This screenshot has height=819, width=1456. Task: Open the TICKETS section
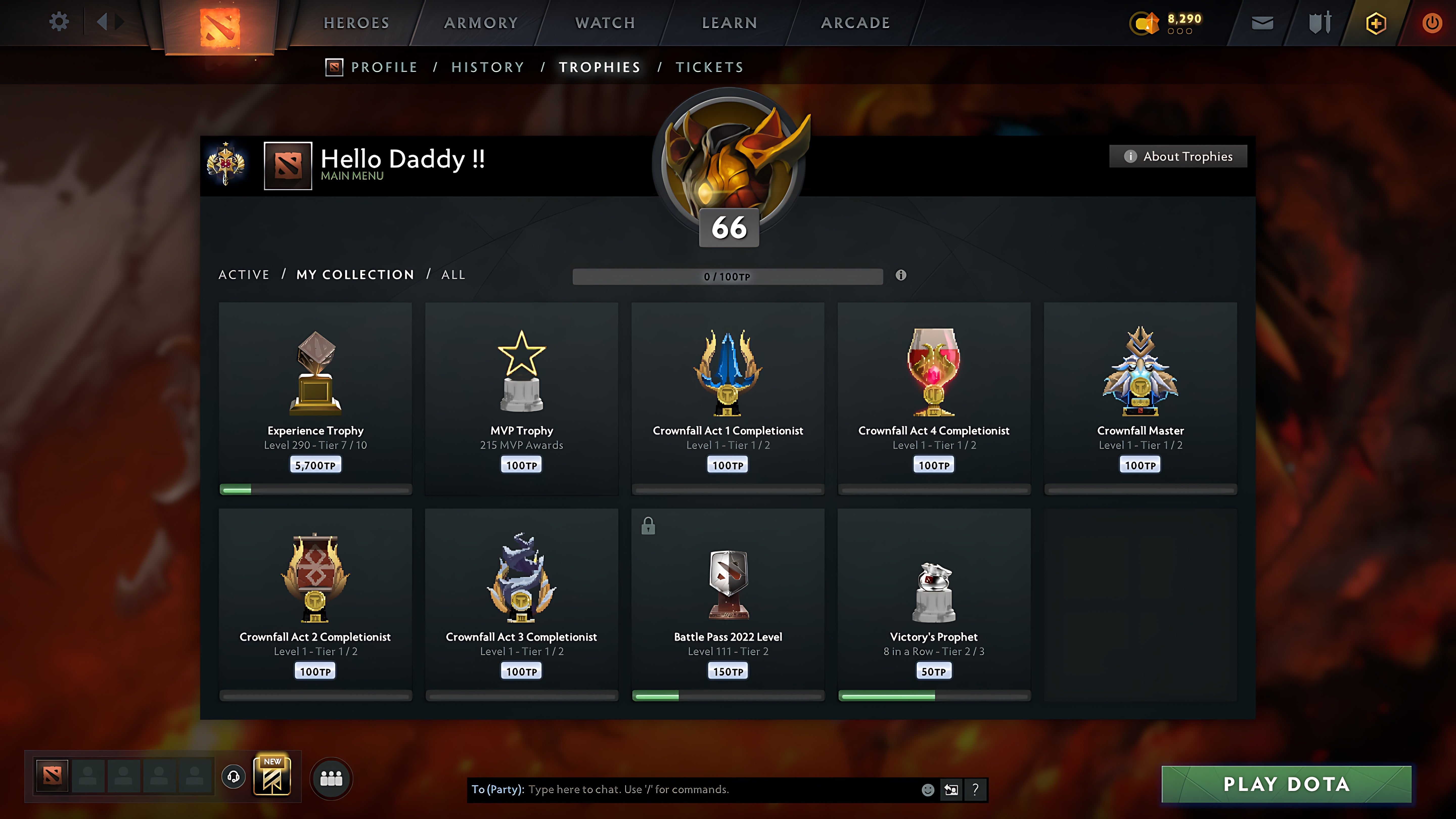tap(709, 67)
